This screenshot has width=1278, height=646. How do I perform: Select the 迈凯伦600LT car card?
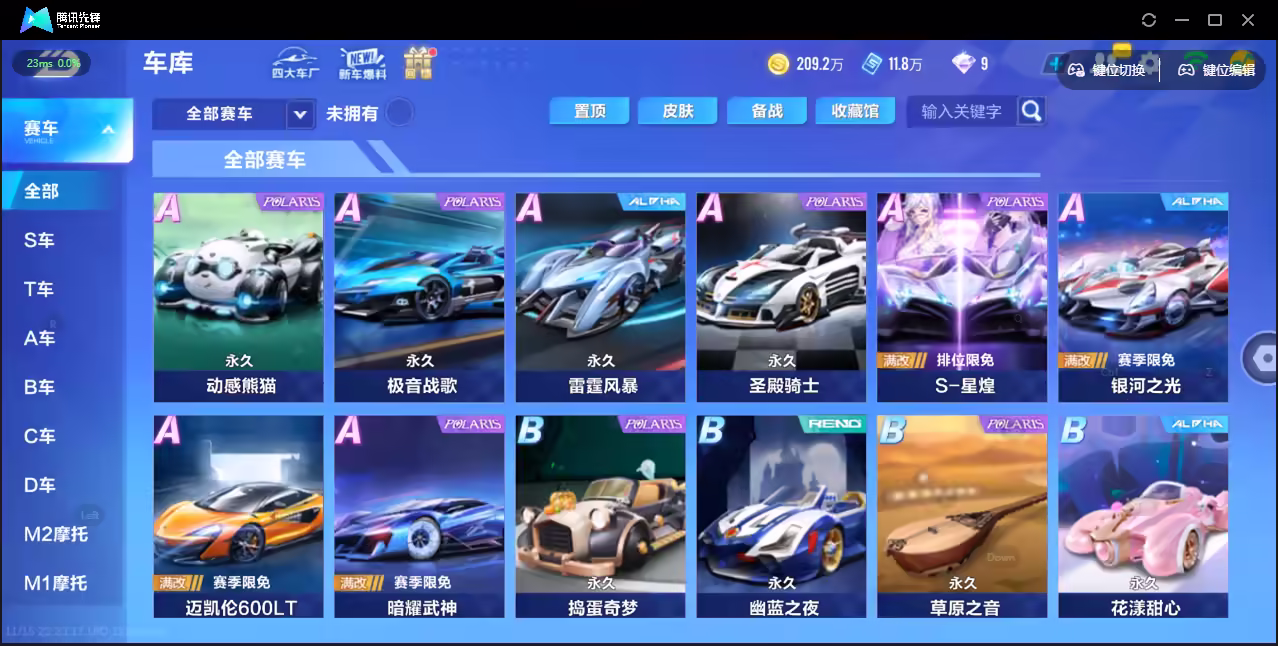(239, 517)
